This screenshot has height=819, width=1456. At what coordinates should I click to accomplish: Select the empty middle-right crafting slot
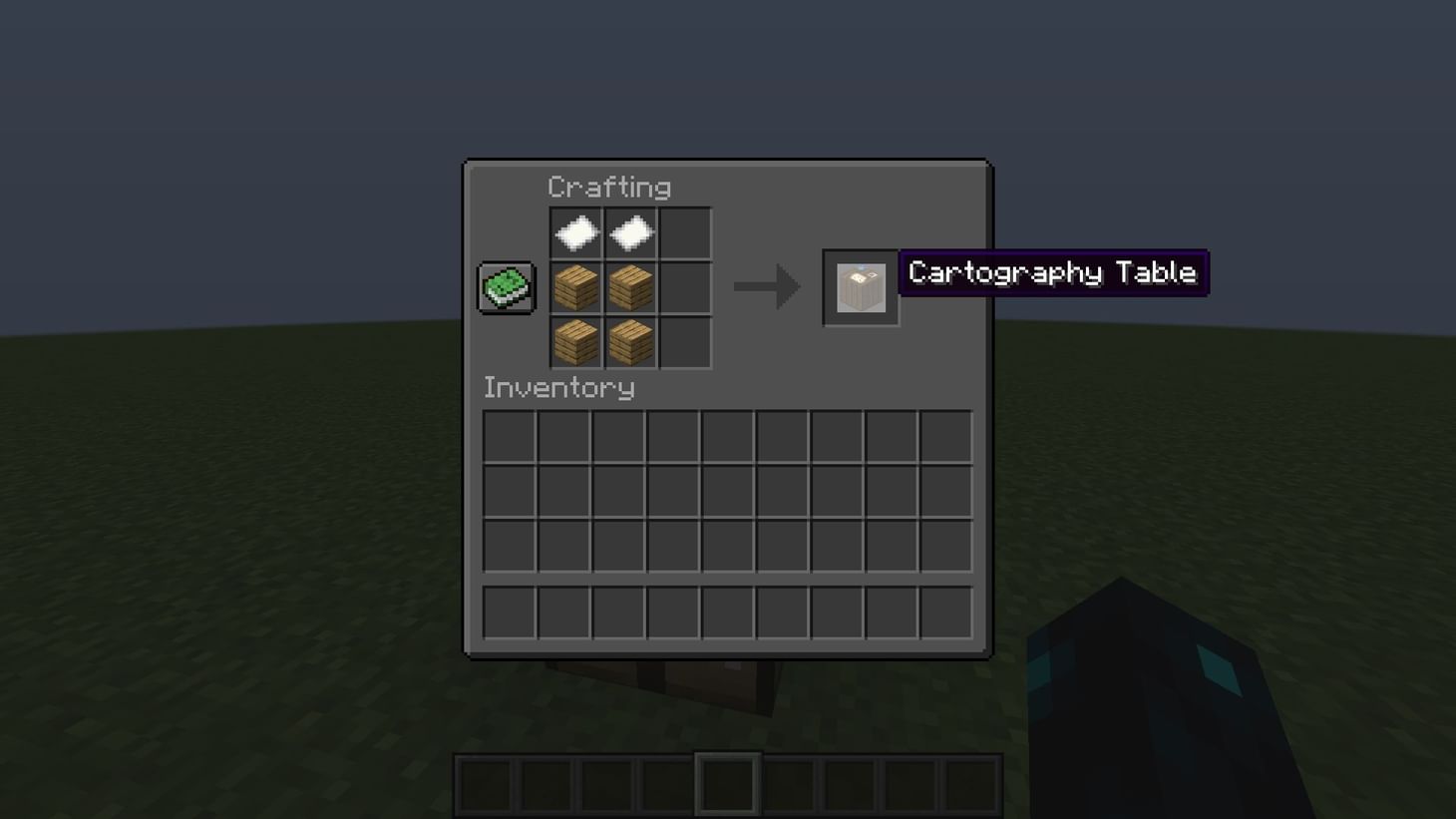pyautogui.click(x=685, y=286)
